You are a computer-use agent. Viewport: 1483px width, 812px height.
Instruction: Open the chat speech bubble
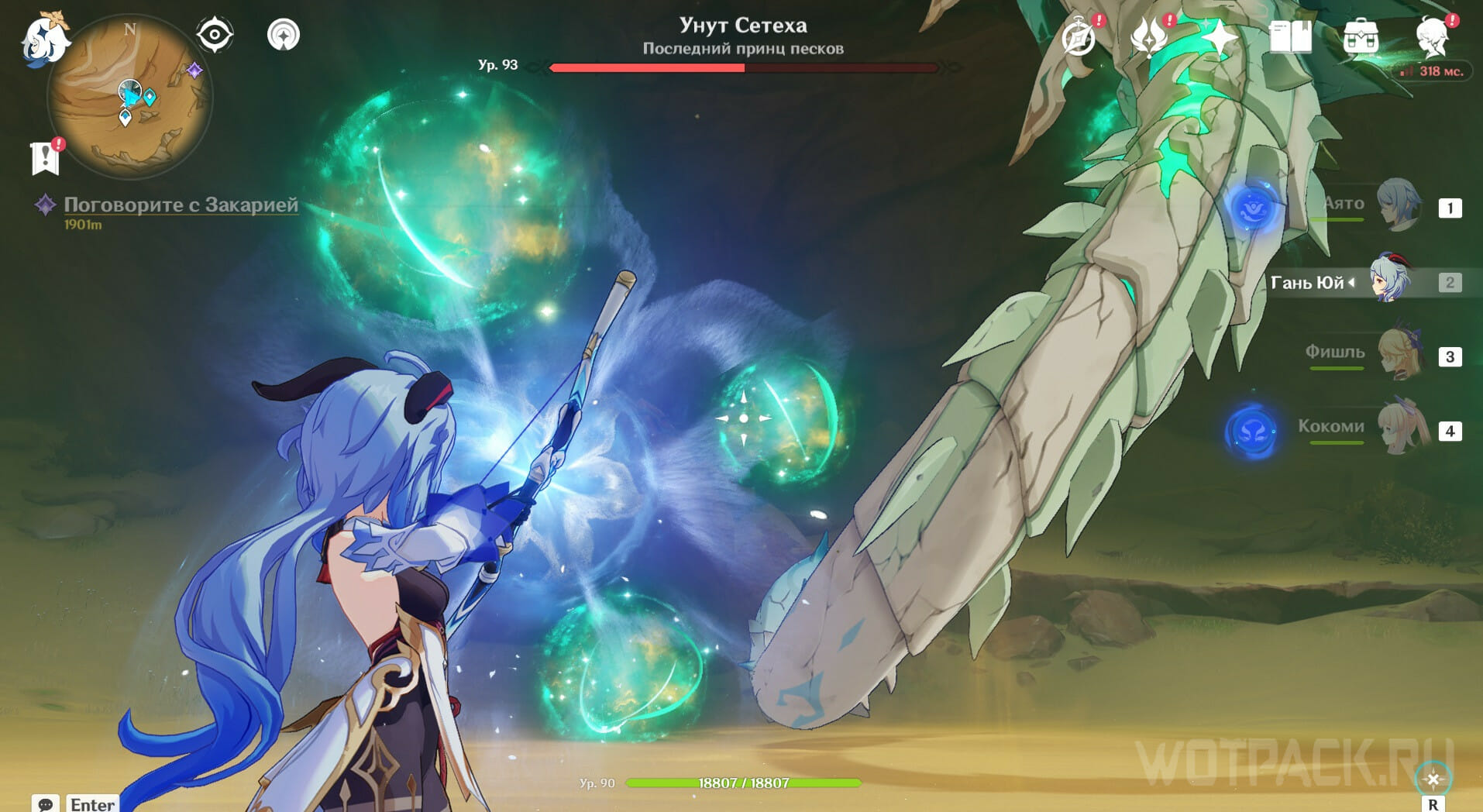coord(45,803)
